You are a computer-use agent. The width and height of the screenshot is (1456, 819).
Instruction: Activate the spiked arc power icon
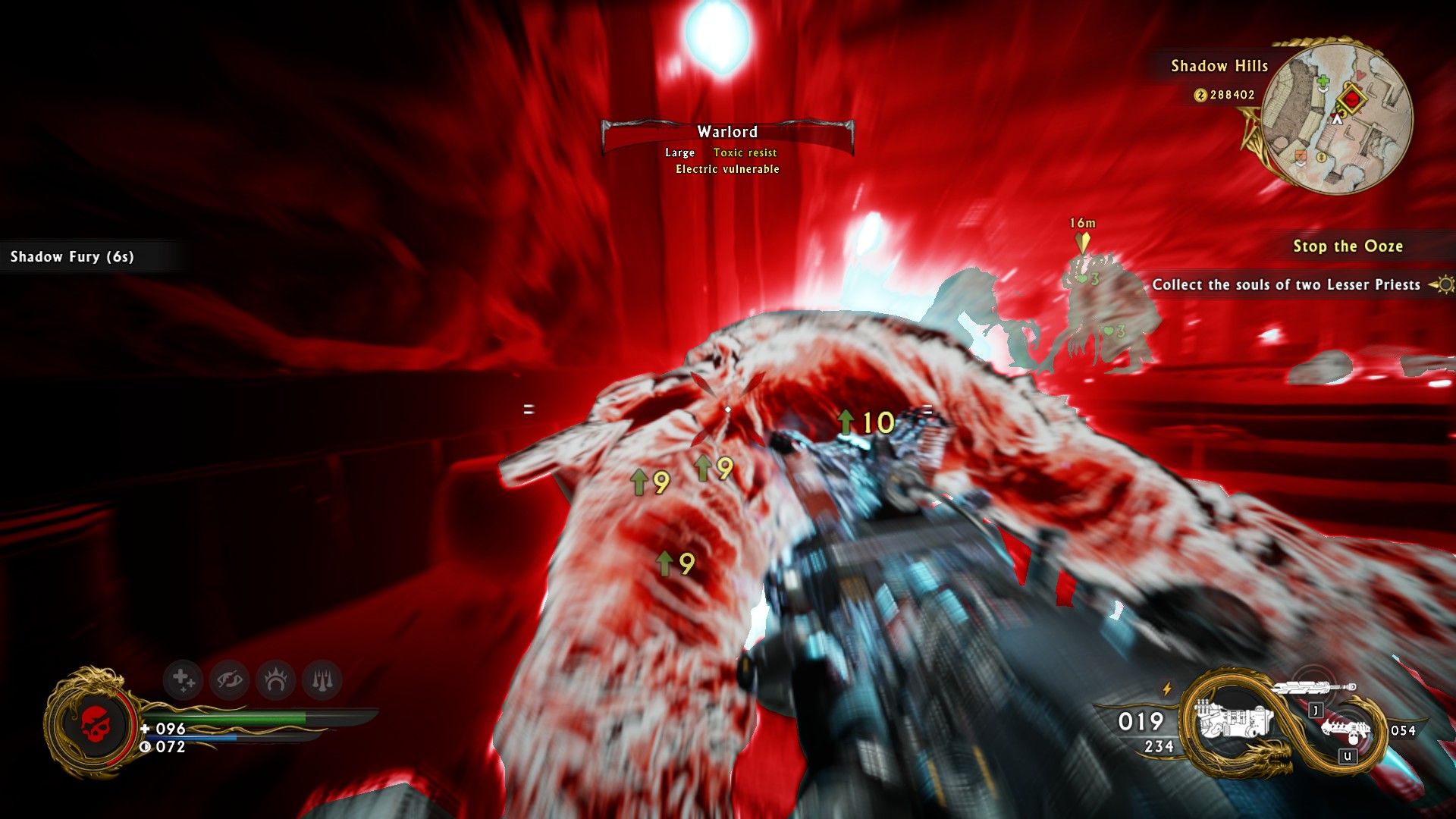[275, 679]
